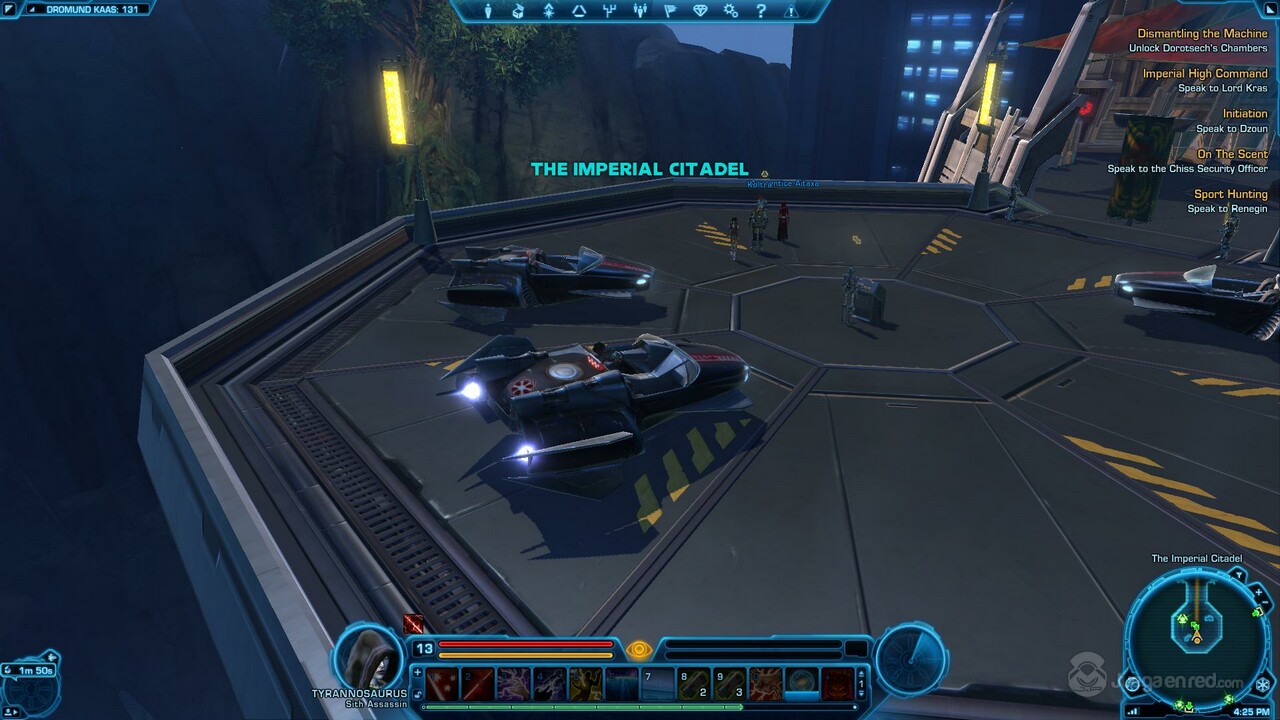Viewport: 1280px width, 720px height.
Task: Open the inventory box icon
Action: click(x=518, y=11)
